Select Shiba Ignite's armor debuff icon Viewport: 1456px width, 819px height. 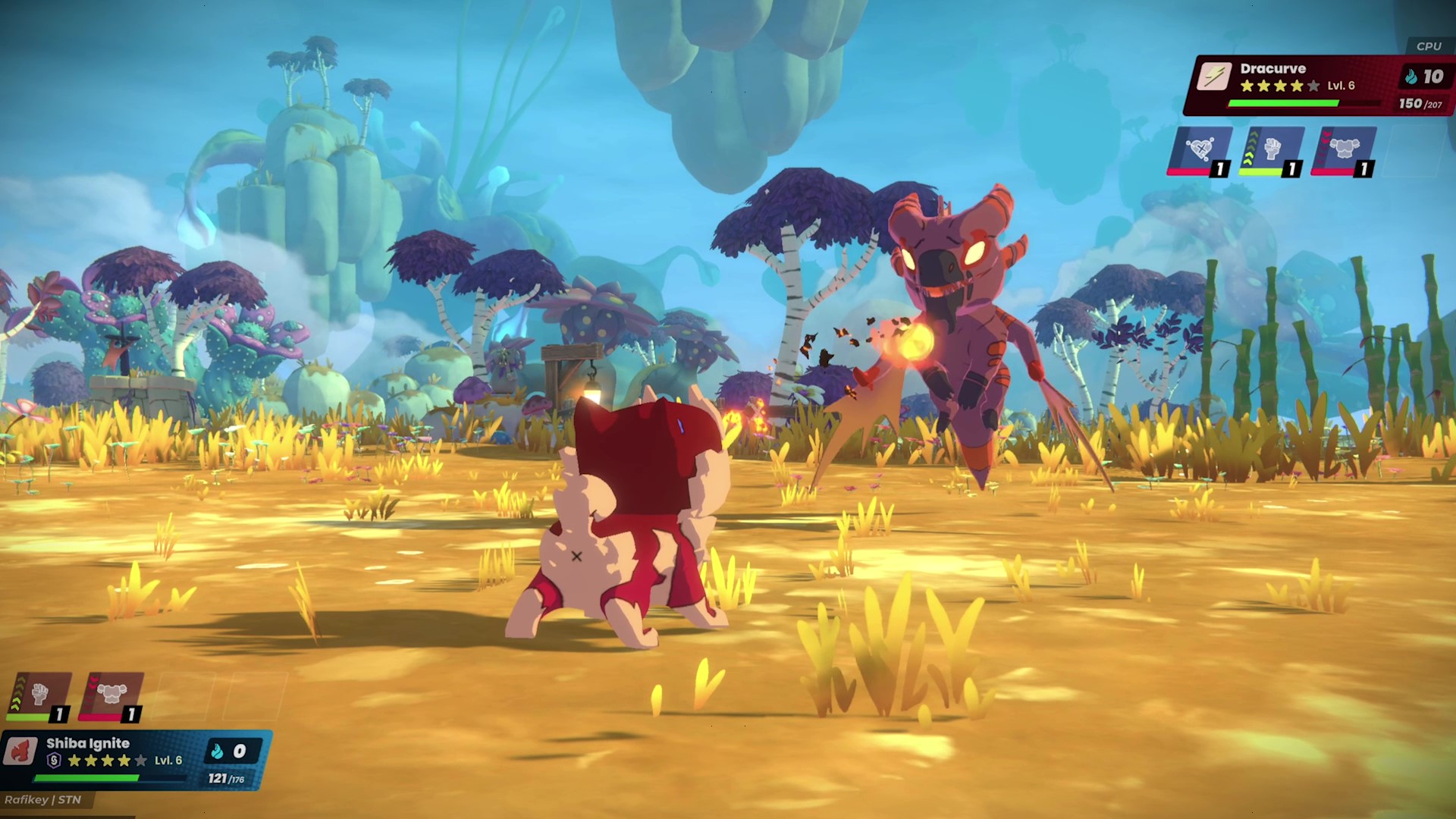(111, 692)
